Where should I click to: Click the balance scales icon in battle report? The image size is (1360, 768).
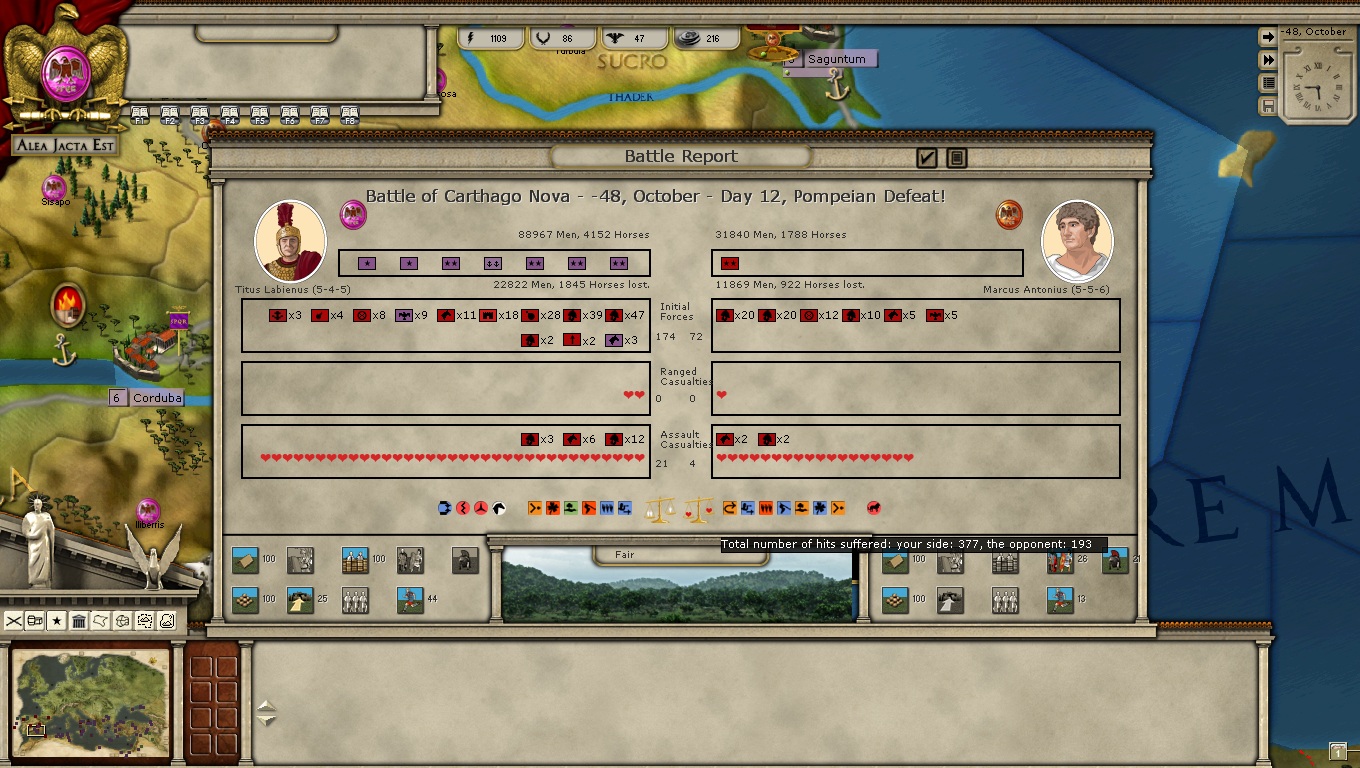[659, 510]
